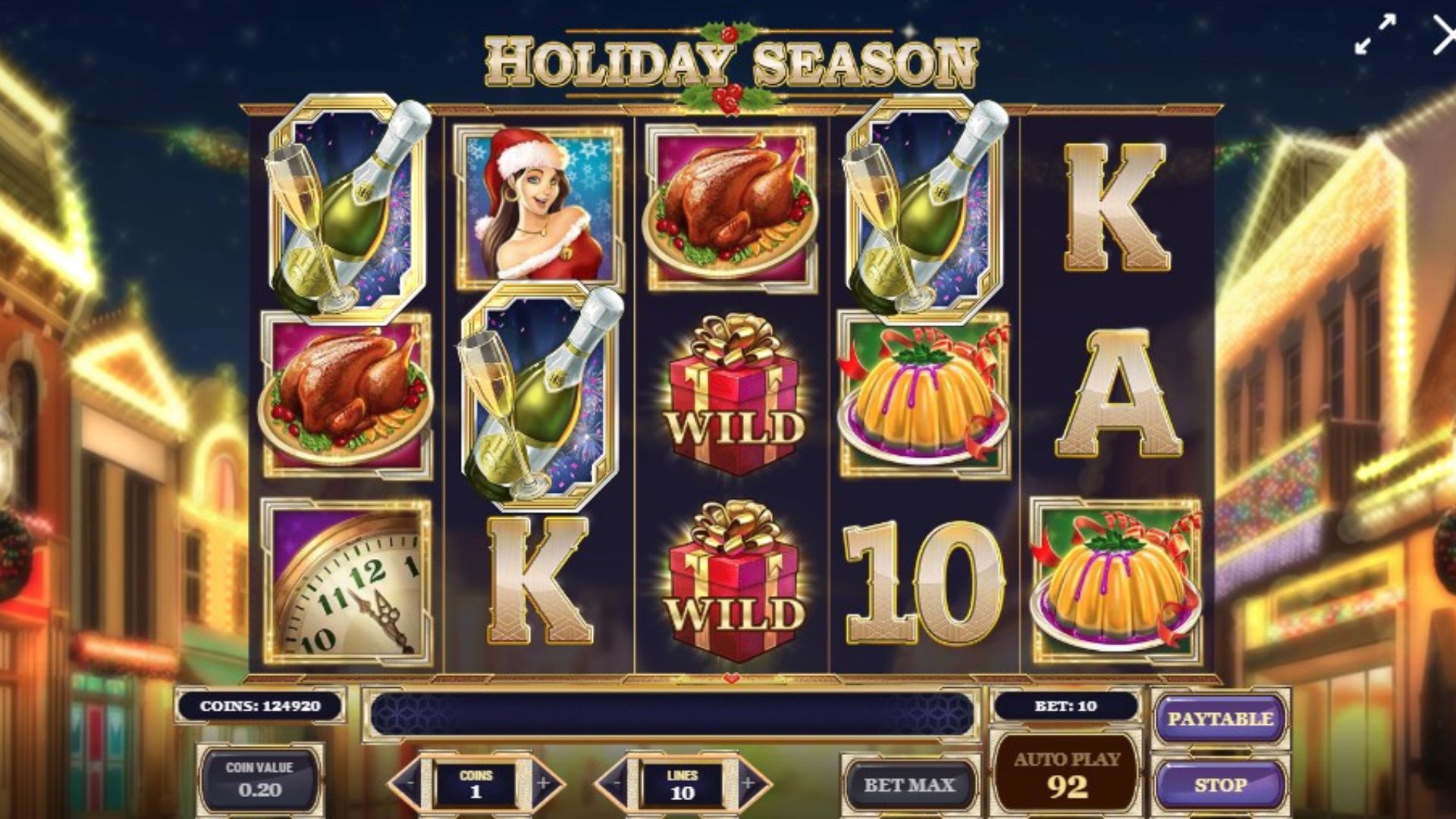Decrease the number of lines
1456x819 pixels.
[x=616, y=783]
